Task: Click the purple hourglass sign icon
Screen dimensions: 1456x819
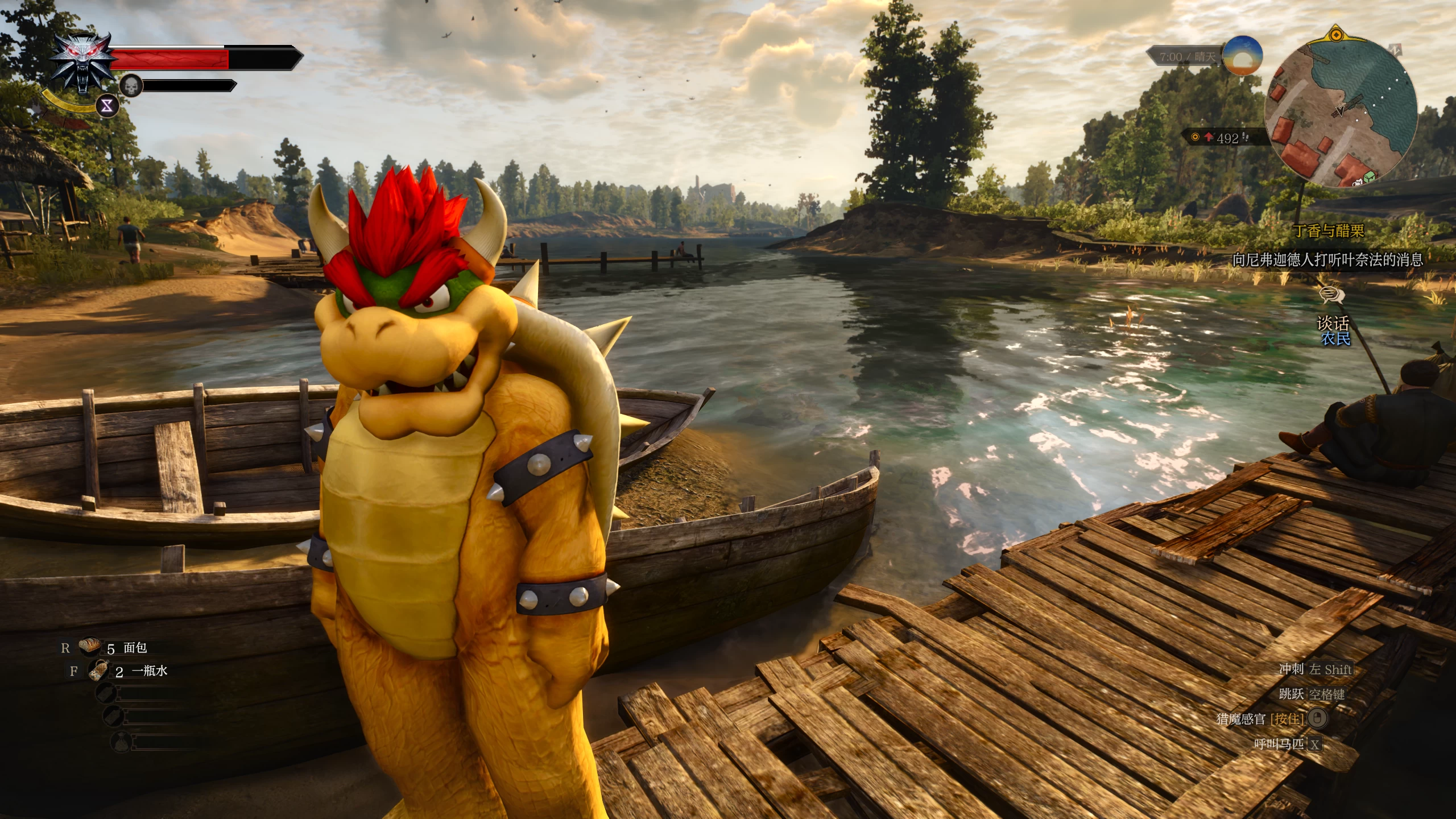Action: point(107,106)
